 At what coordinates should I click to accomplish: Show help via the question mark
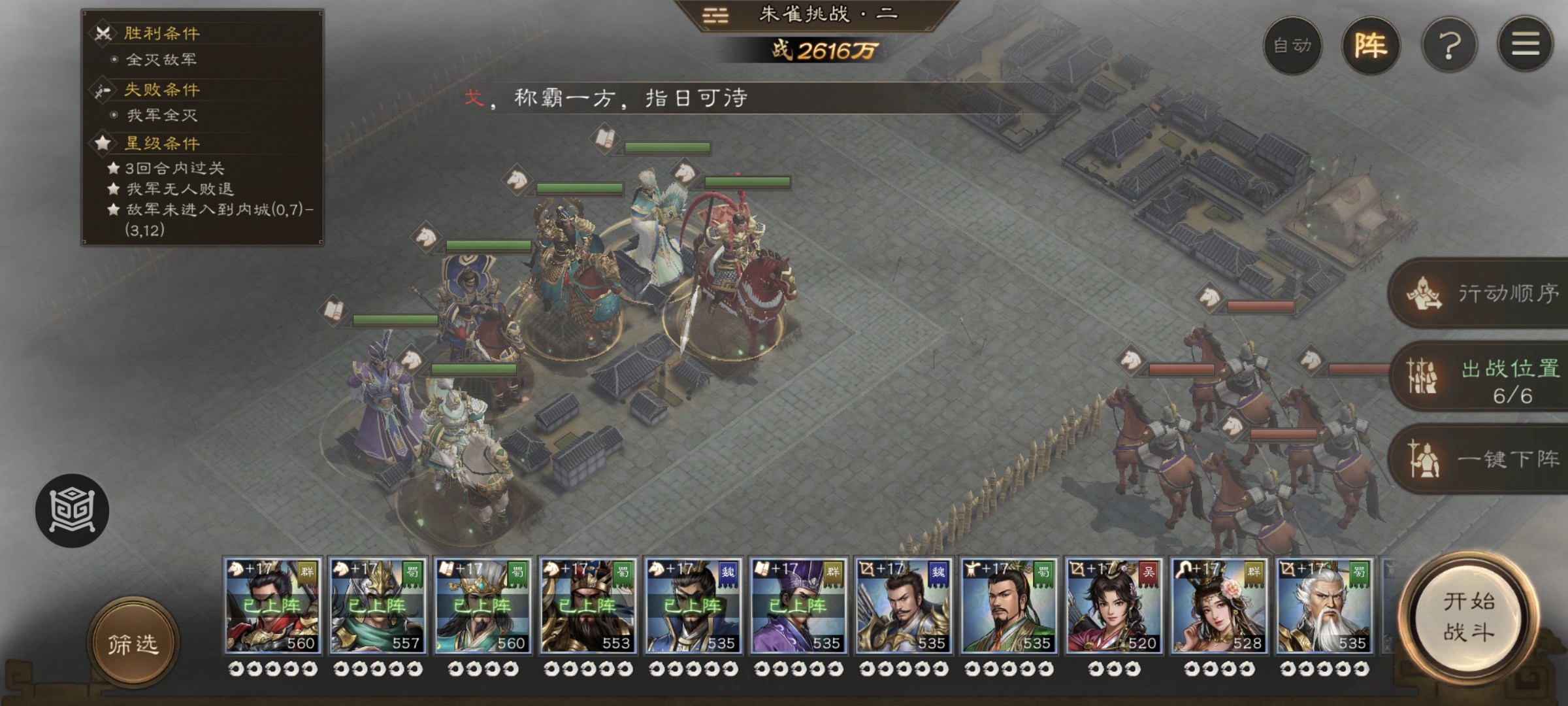[1449, 46]
